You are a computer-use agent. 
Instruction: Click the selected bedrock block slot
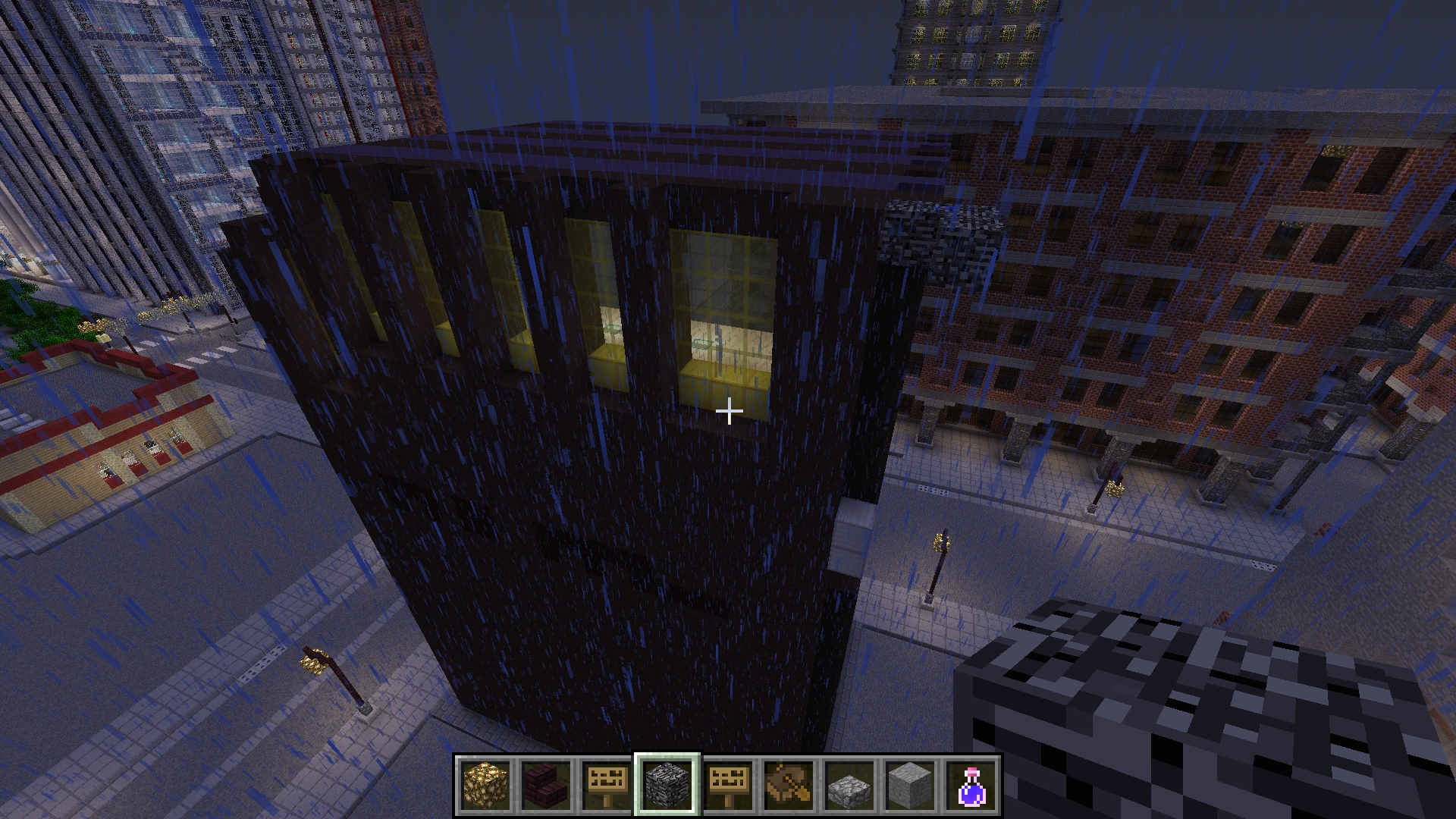click(667, 785)
